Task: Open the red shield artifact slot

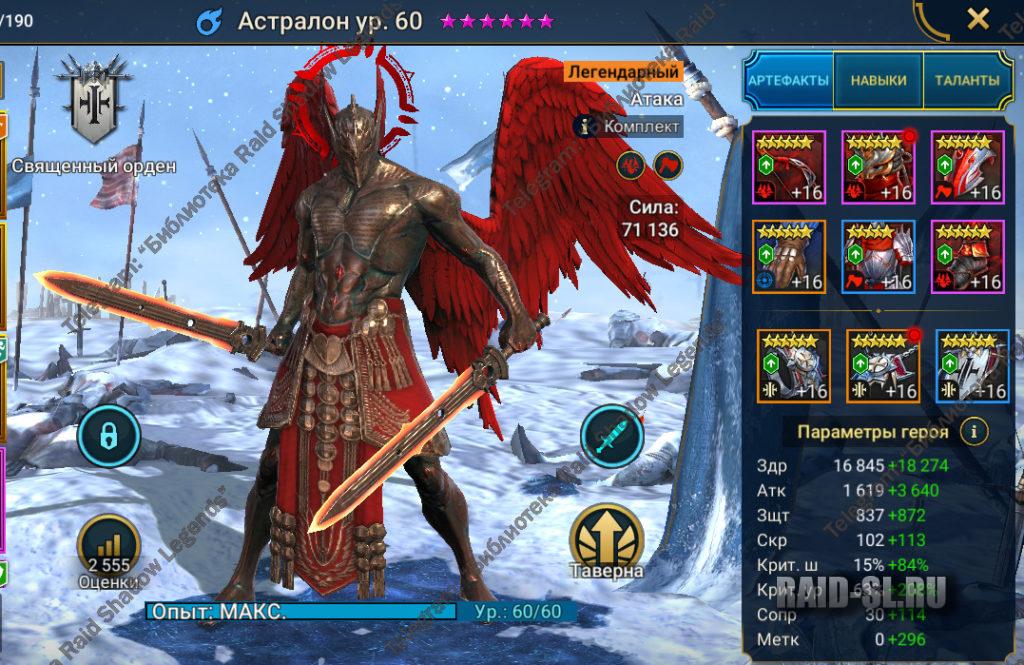Action: (x=967, y=167)
